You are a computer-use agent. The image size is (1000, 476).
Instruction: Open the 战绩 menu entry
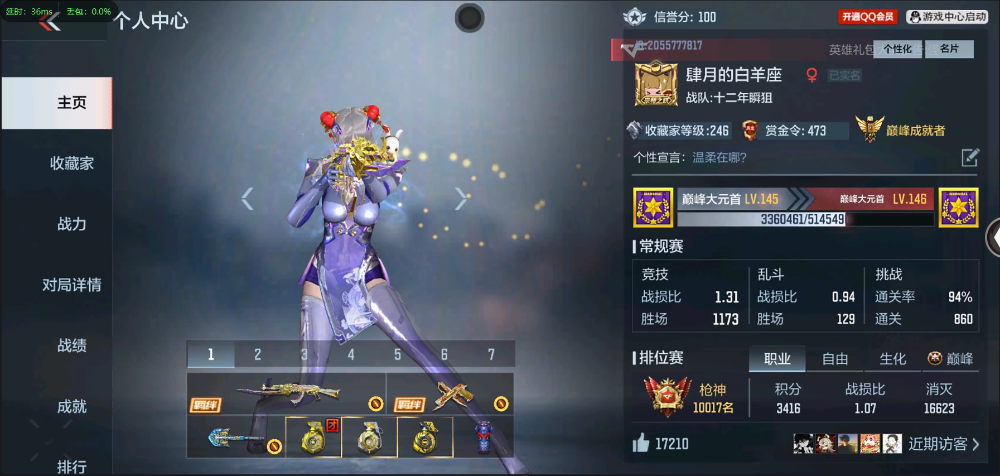[72, 346]
